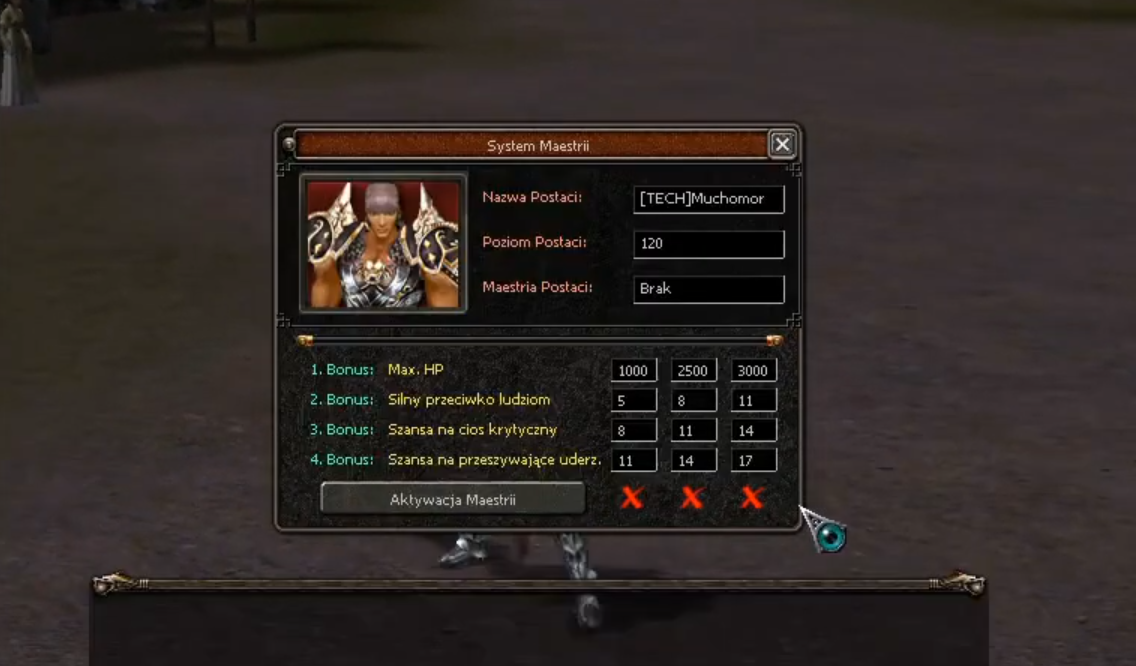Choose the 1000 Max. HP bonus box
Image resolution: width=1136 pixels, height=666 pixels.
[x=634, y=371]
